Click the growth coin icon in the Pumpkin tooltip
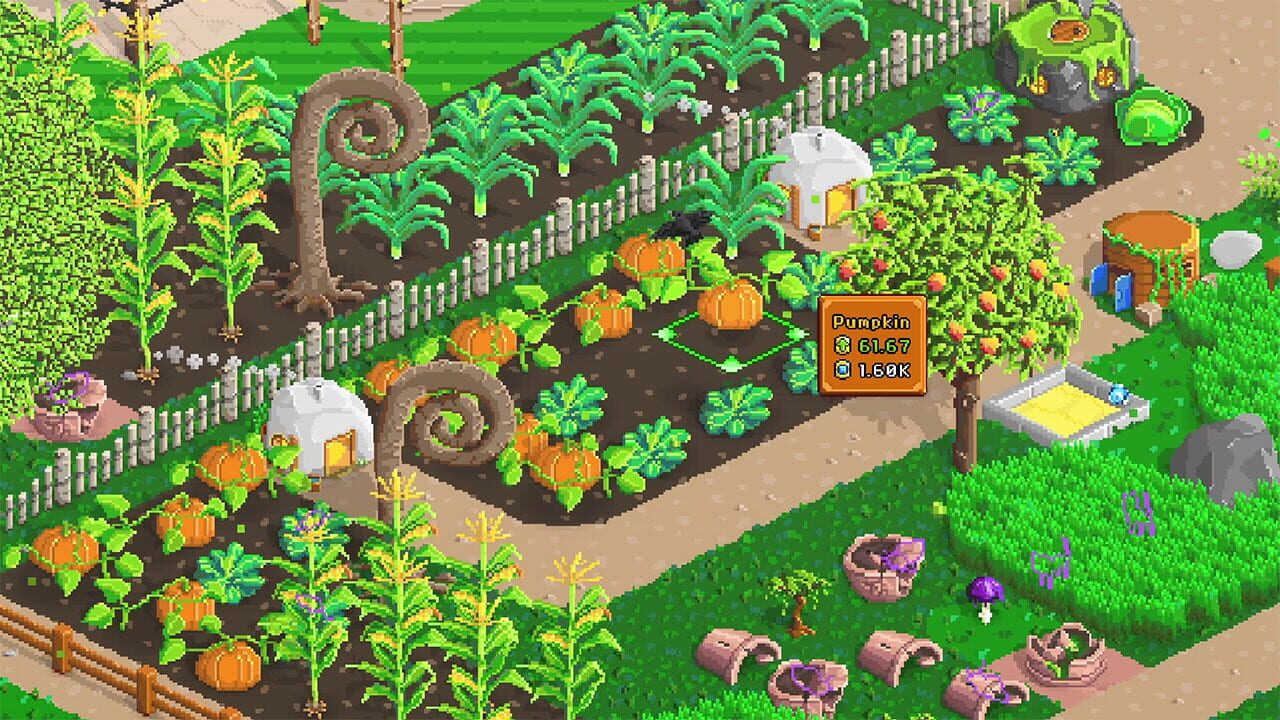The width and height of the screenshot is (1280, 720). coord(841,345)
